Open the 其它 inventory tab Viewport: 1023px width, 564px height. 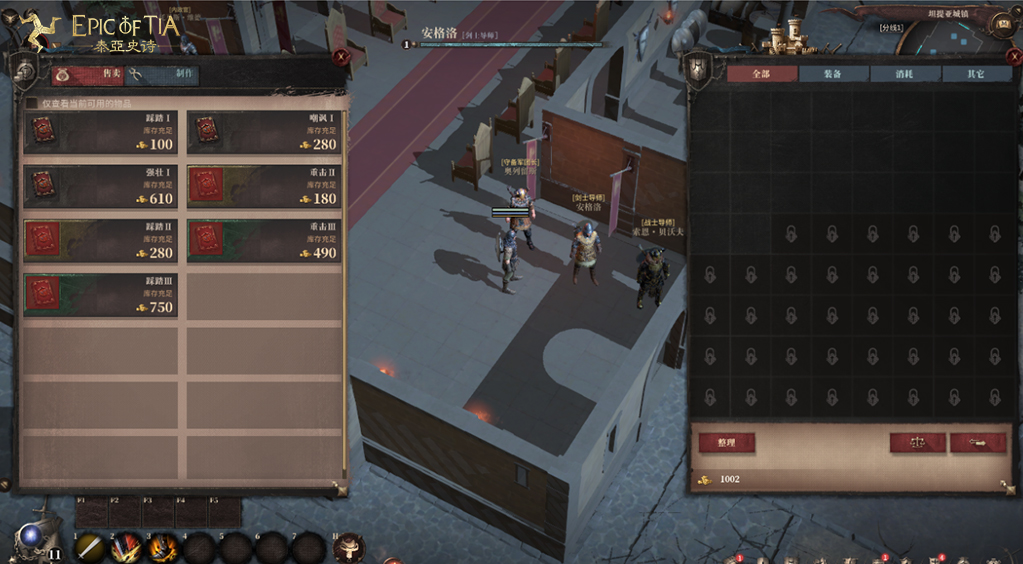tap(975, 74)
